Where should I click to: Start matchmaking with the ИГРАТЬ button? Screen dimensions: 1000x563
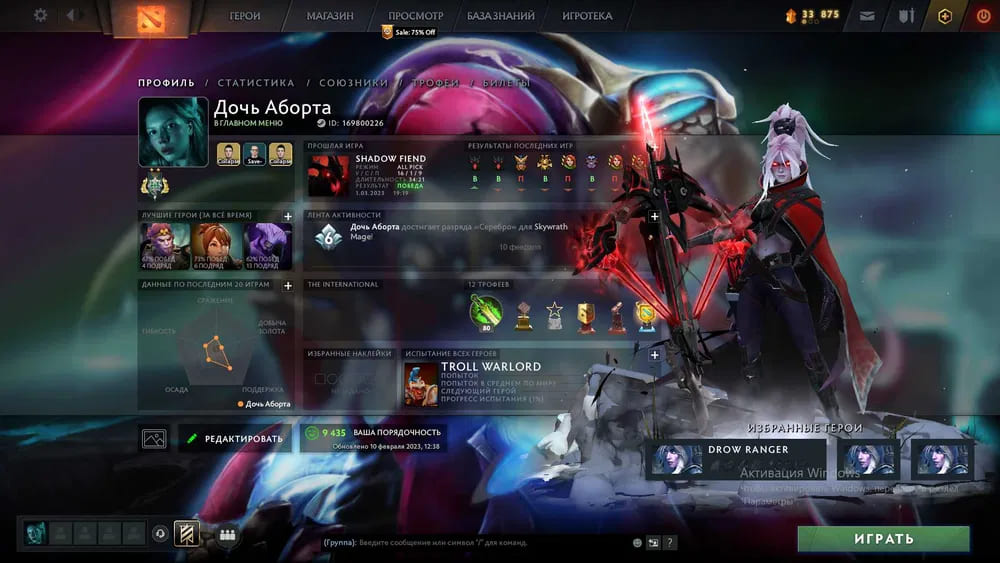pos(883,539)
